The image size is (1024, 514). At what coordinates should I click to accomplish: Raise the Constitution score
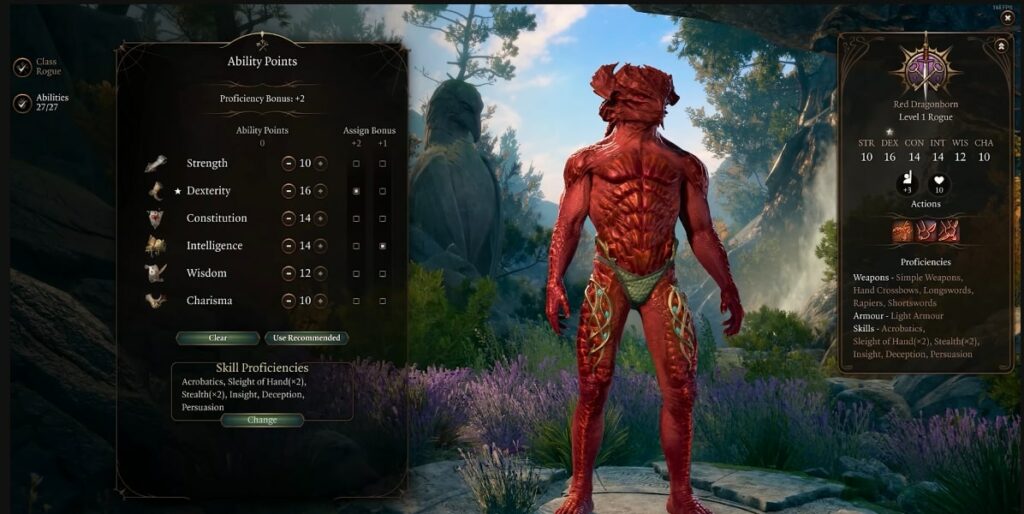321,218
